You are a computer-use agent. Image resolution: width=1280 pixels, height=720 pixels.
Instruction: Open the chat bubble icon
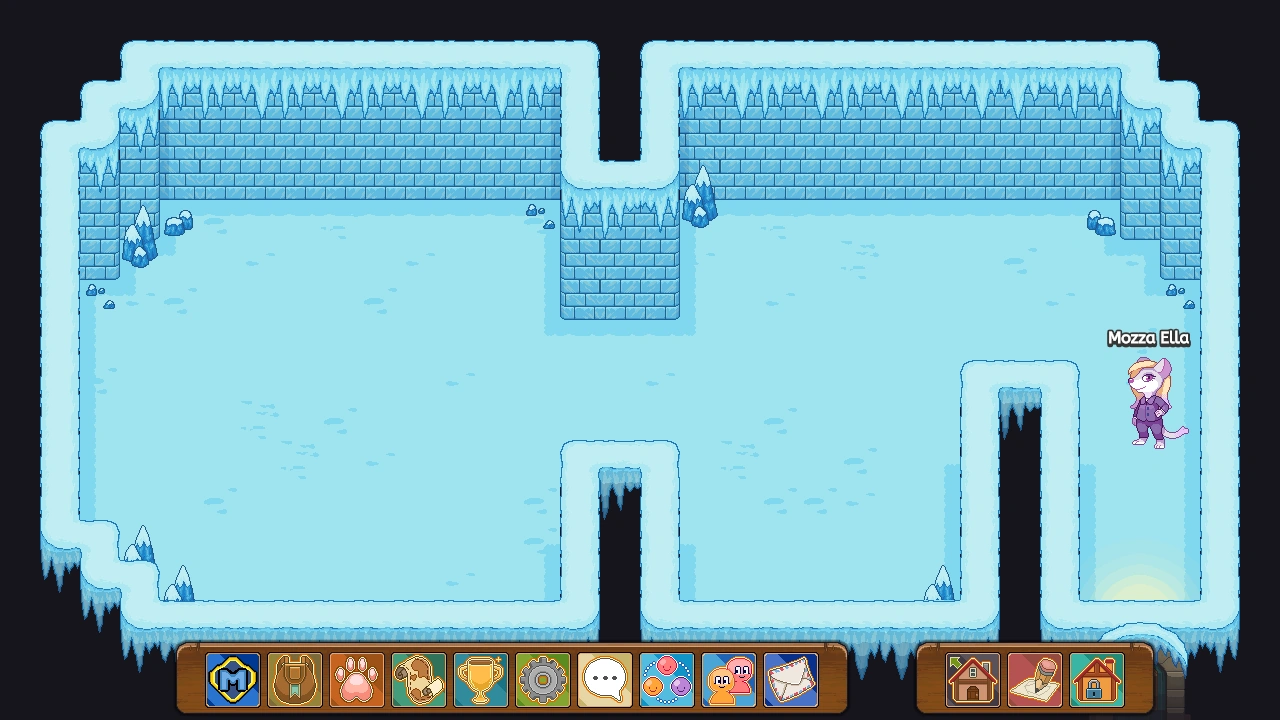(x=604, y=681)
